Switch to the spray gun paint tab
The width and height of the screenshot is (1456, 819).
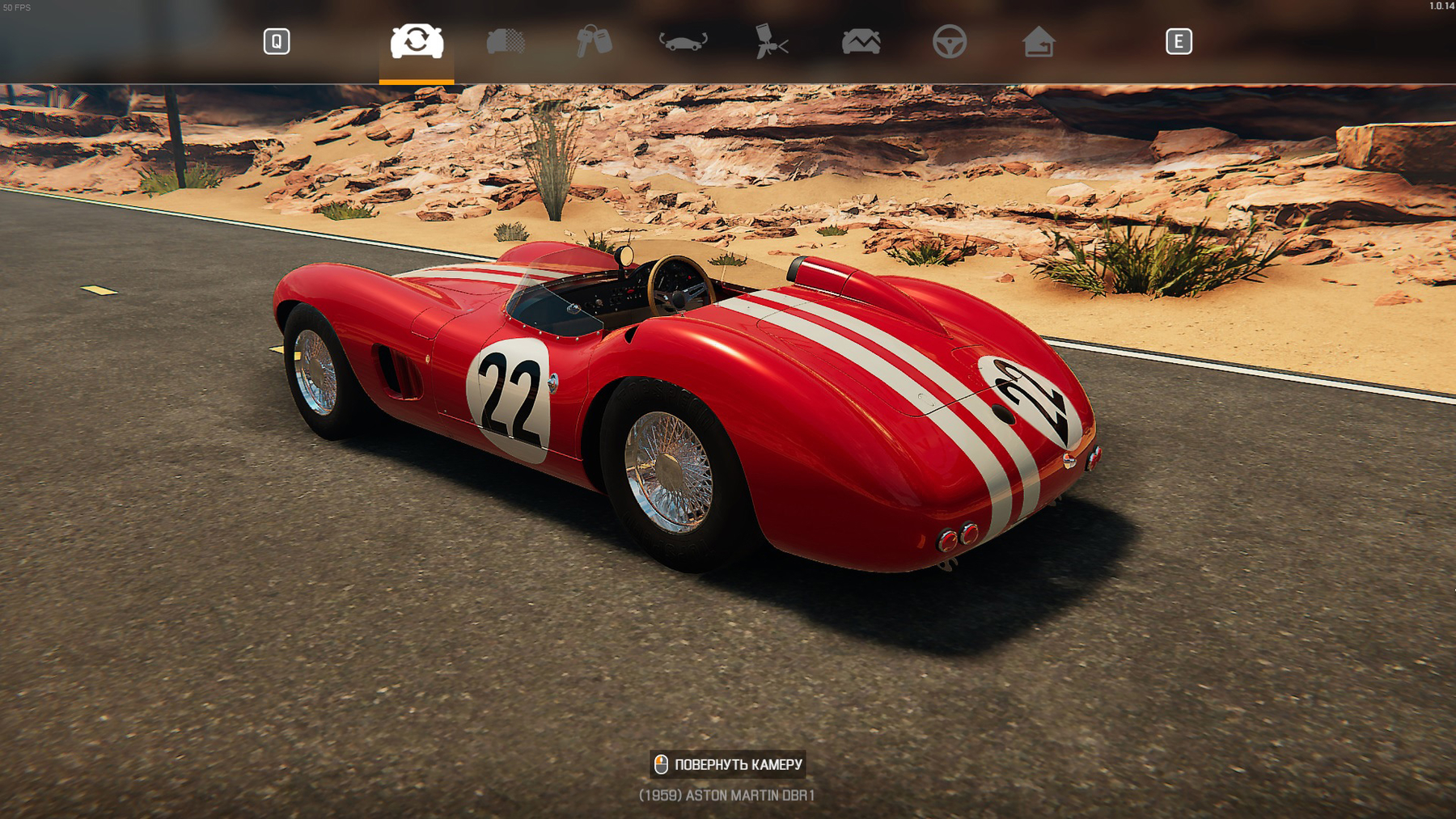click(772, 41)
